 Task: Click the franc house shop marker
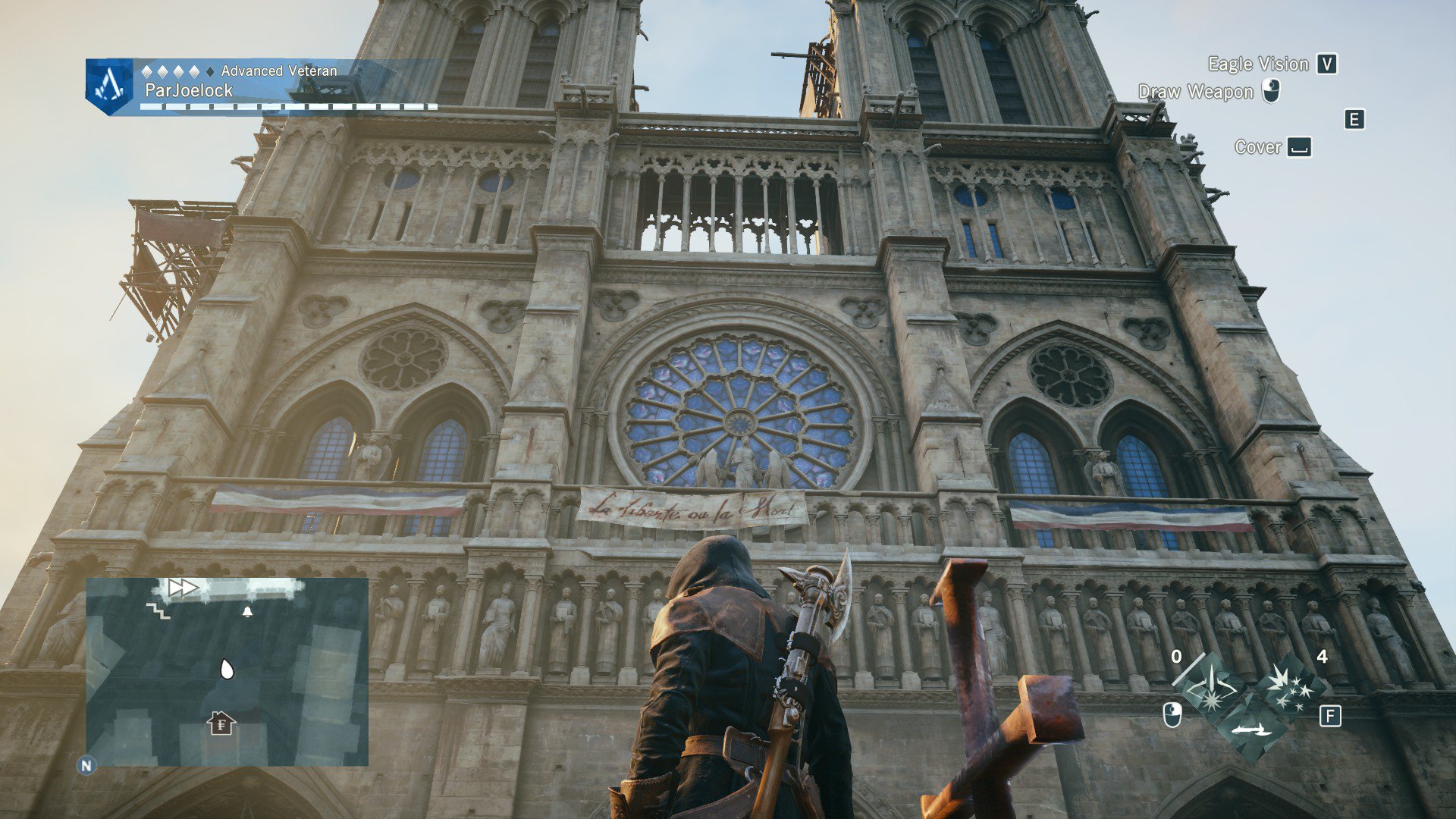[221, 723]
